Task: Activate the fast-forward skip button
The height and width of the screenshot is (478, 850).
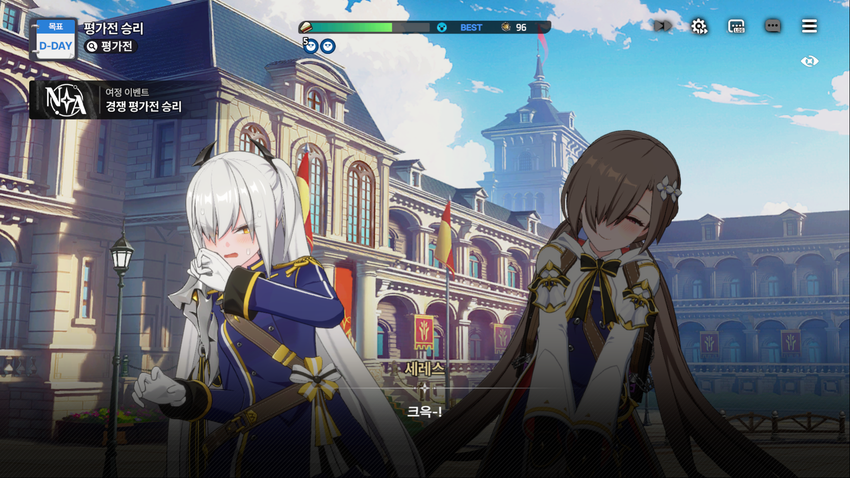Action: [661, 26]
